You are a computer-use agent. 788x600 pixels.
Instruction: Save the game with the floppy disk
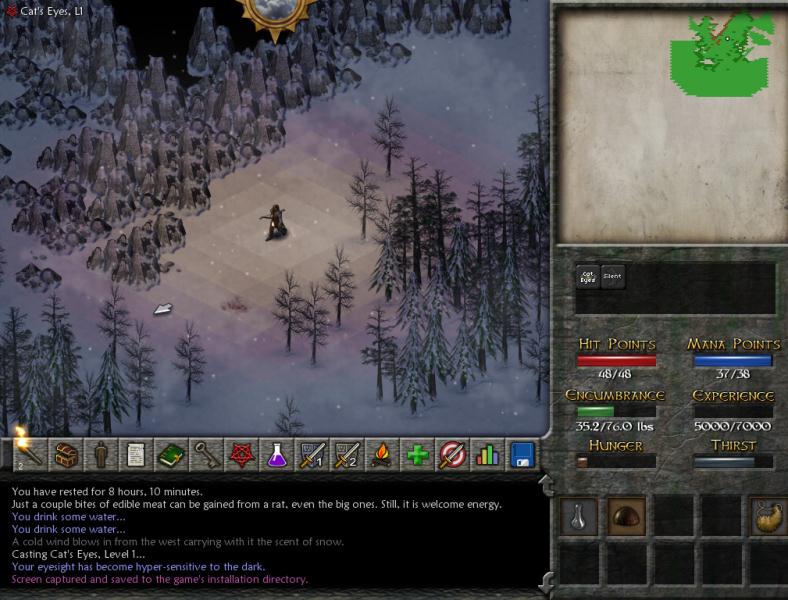click(522, 454)
